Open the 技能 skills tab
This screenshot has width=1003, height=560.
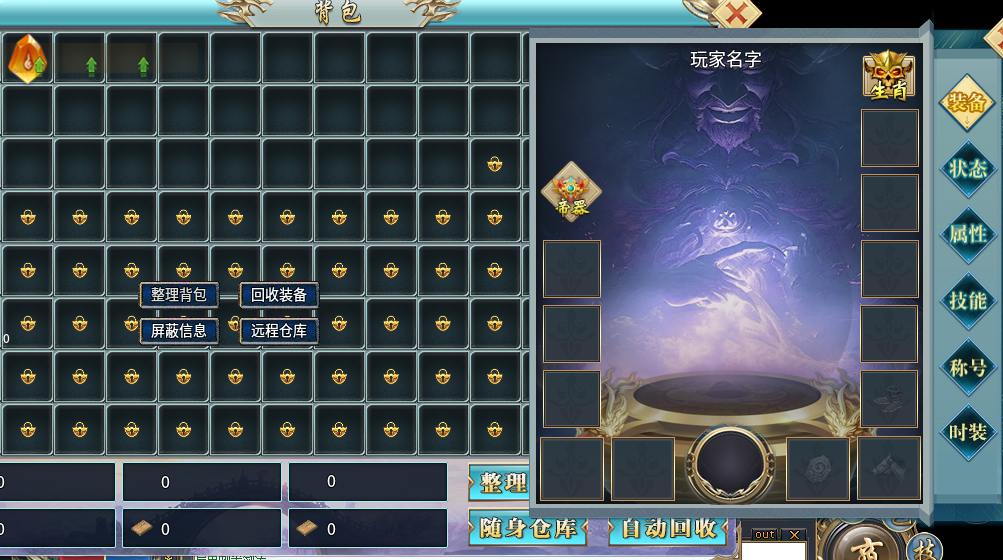(x=967, y=300)
